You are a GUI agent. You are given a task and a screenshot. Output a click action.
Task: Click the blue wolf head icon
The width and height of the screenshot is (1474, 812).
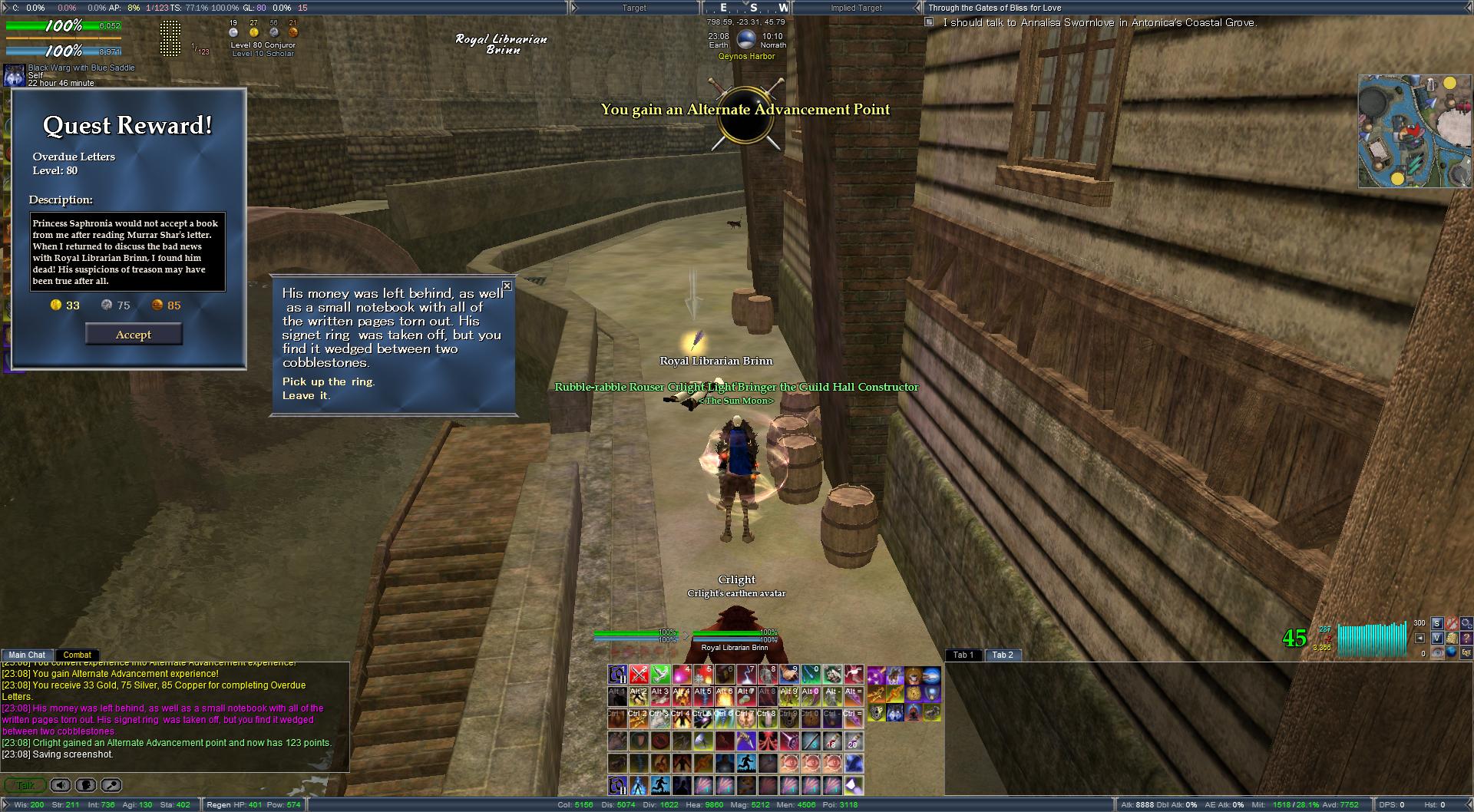894,713
